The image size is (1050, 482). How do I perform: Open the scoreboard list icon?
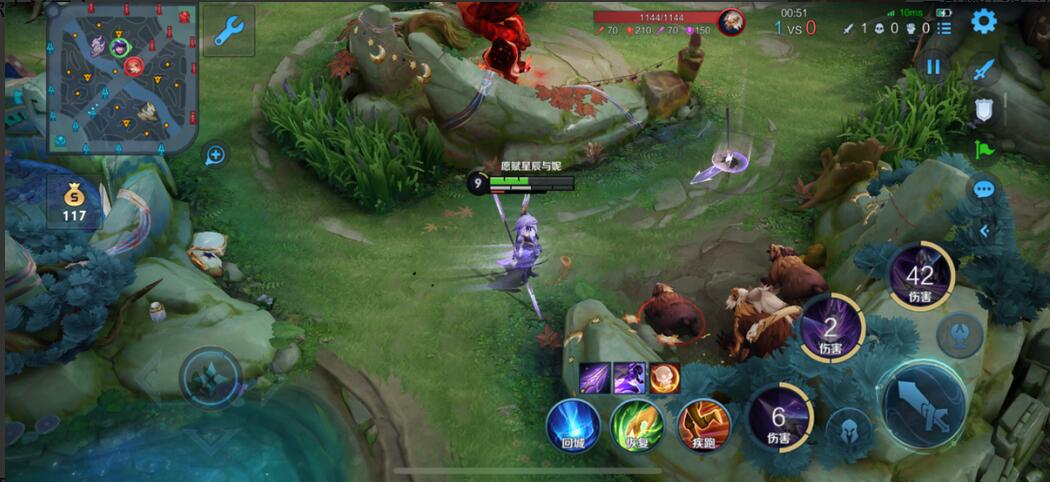(x=945, y=27)
